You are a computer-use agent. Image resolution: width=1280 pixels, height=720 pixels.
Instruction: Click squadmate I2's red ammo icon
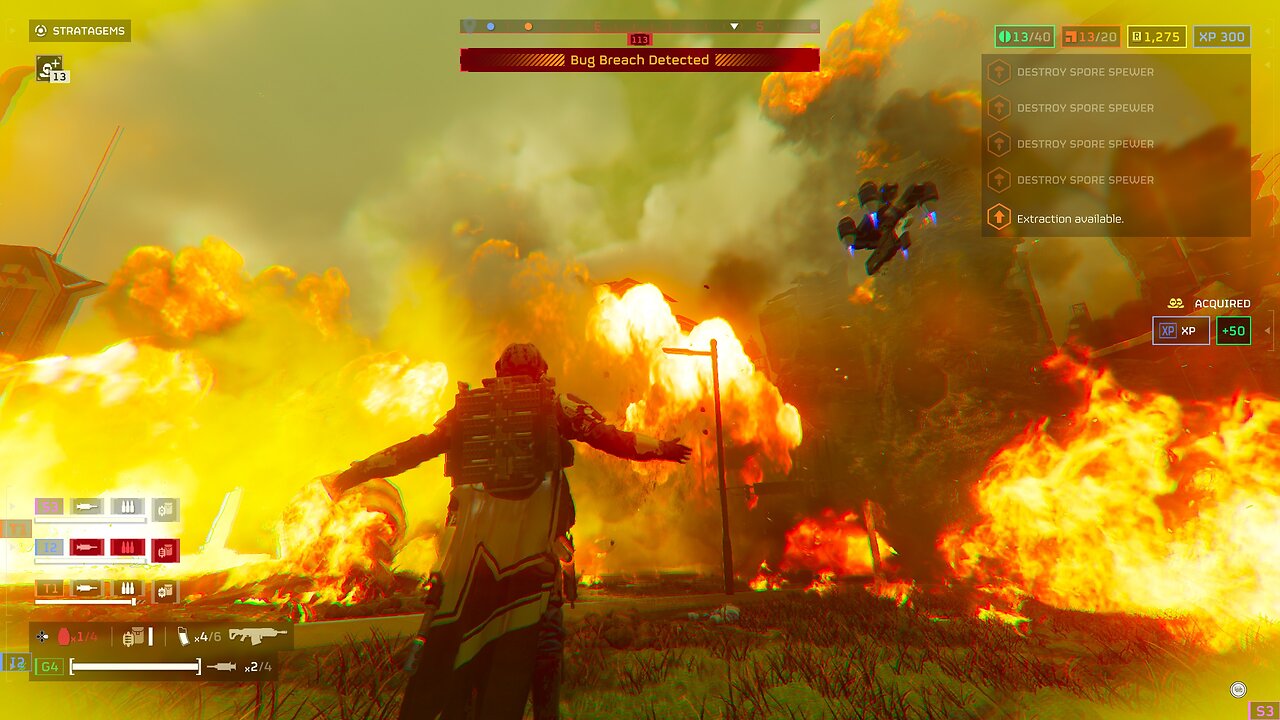tap(127, 548)
